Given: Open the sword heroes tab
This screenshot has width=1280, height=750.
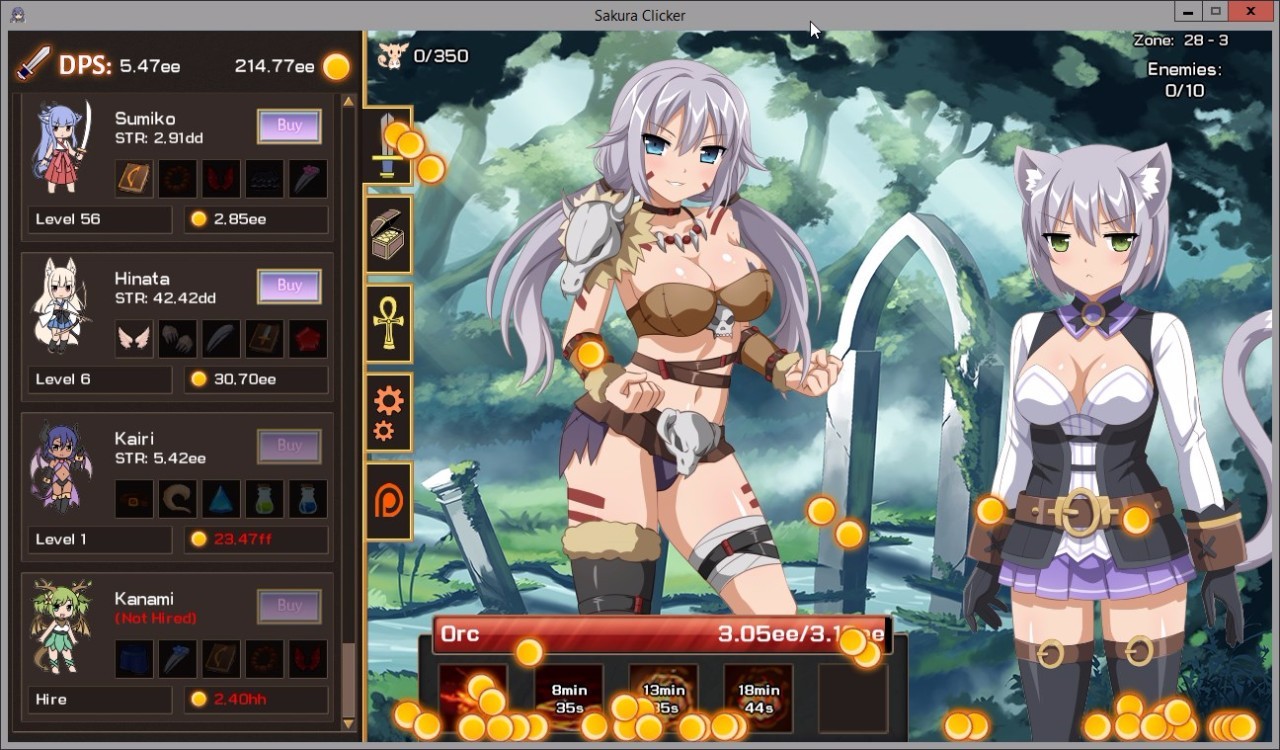Looking at the screenshot, I should tap(388, 146).
